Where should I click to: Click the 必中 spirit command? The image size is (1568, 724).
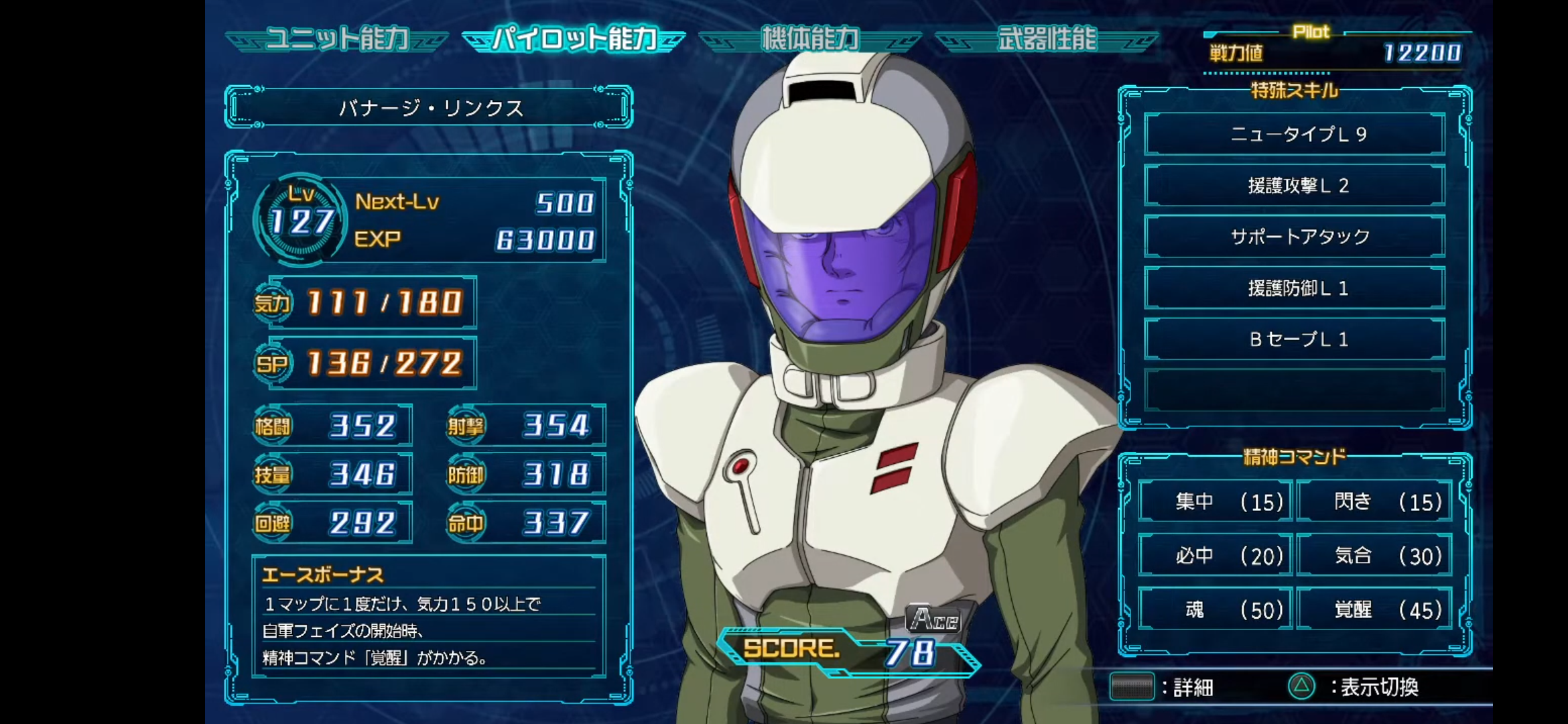(x=1216, y=556)
